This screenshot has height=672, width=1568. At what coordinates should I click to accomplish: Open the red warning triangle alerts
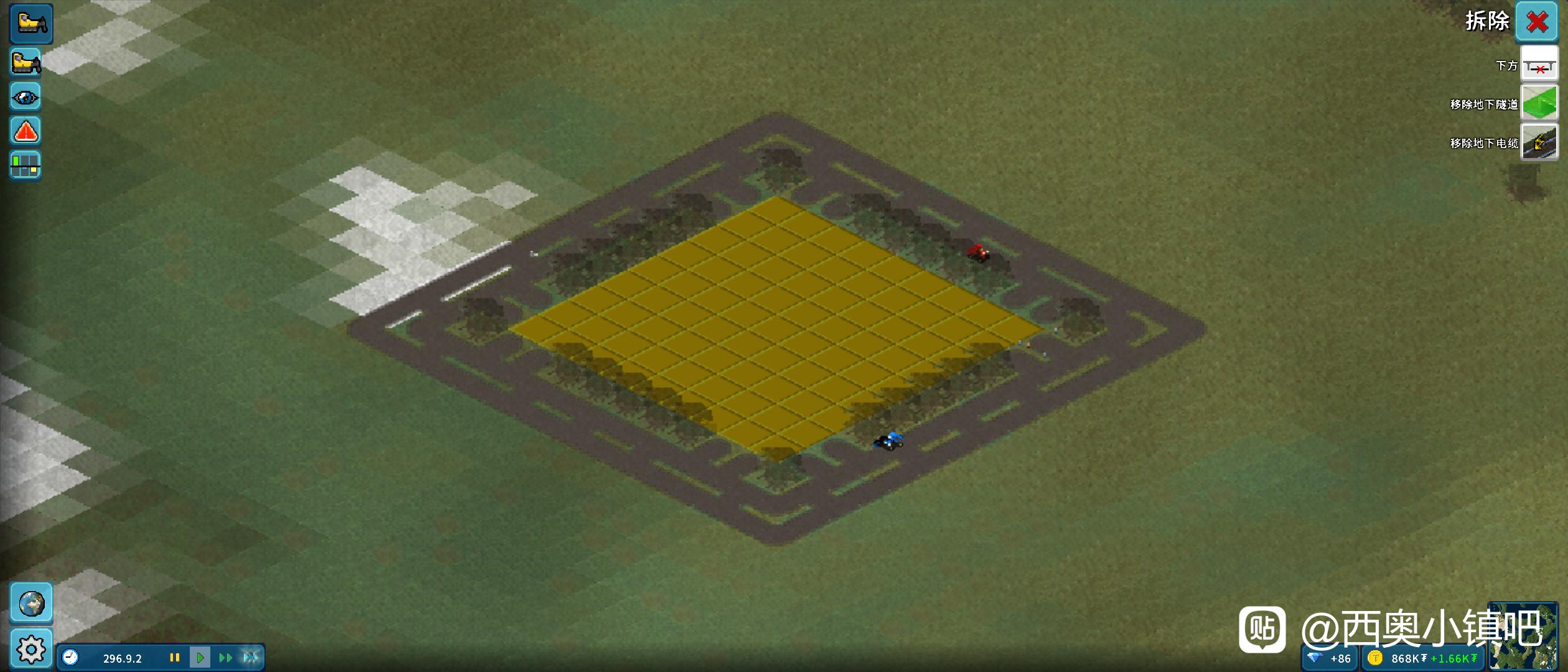[x=26, y=131]
